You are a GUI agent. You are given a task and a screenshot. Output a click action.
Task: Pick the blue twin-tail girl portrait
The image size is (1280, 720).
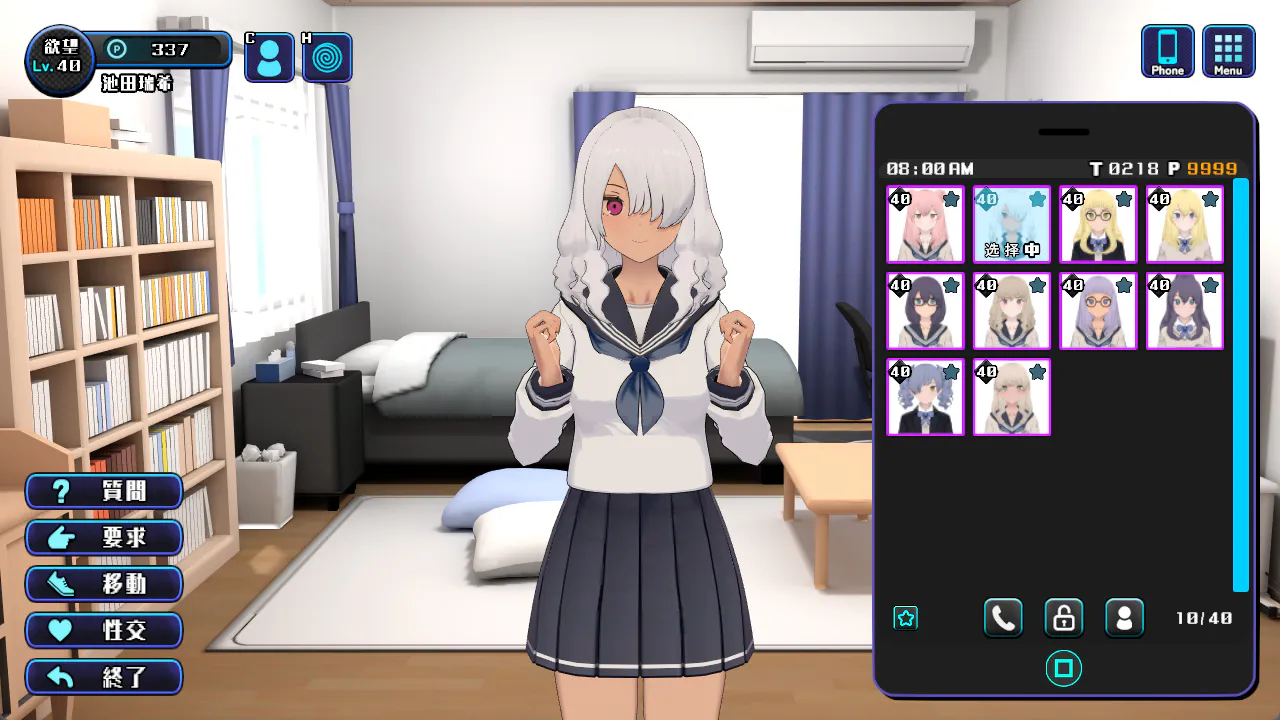click(925, 397)
